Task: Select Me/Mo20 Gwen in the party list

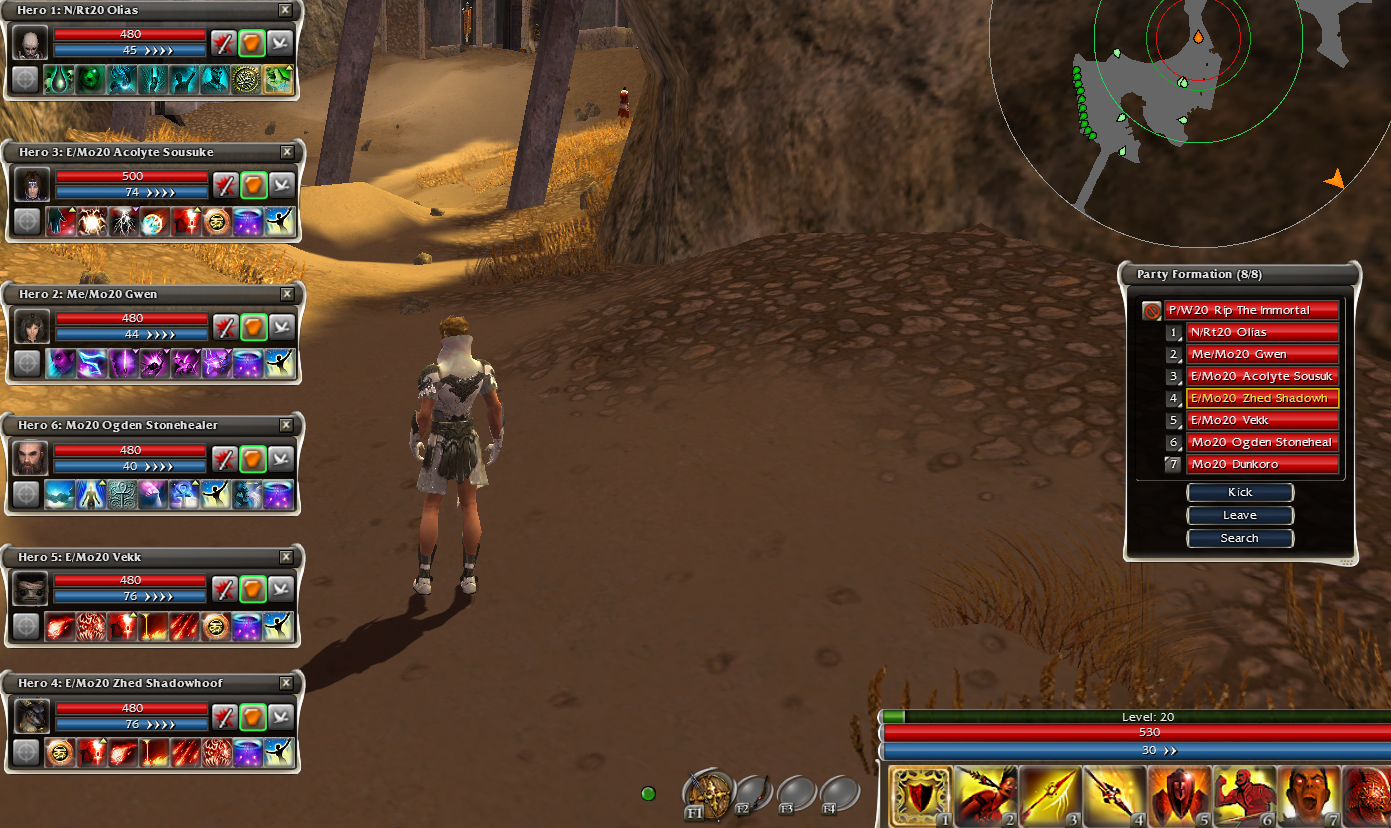Action: pos(1262,354)
